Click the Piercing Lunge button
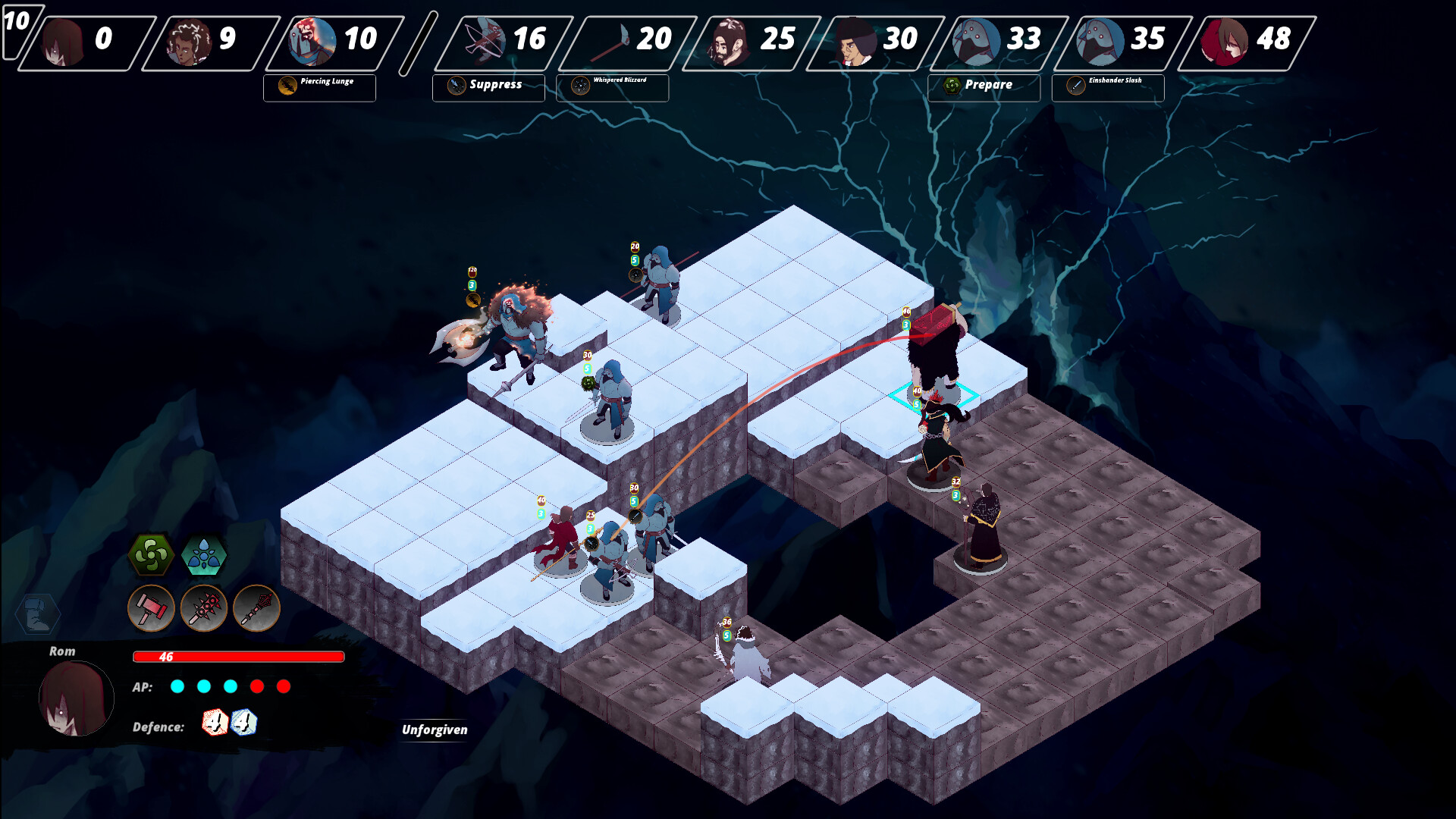Viewport: 1456px width, 819px height. (x=318, y=86)
